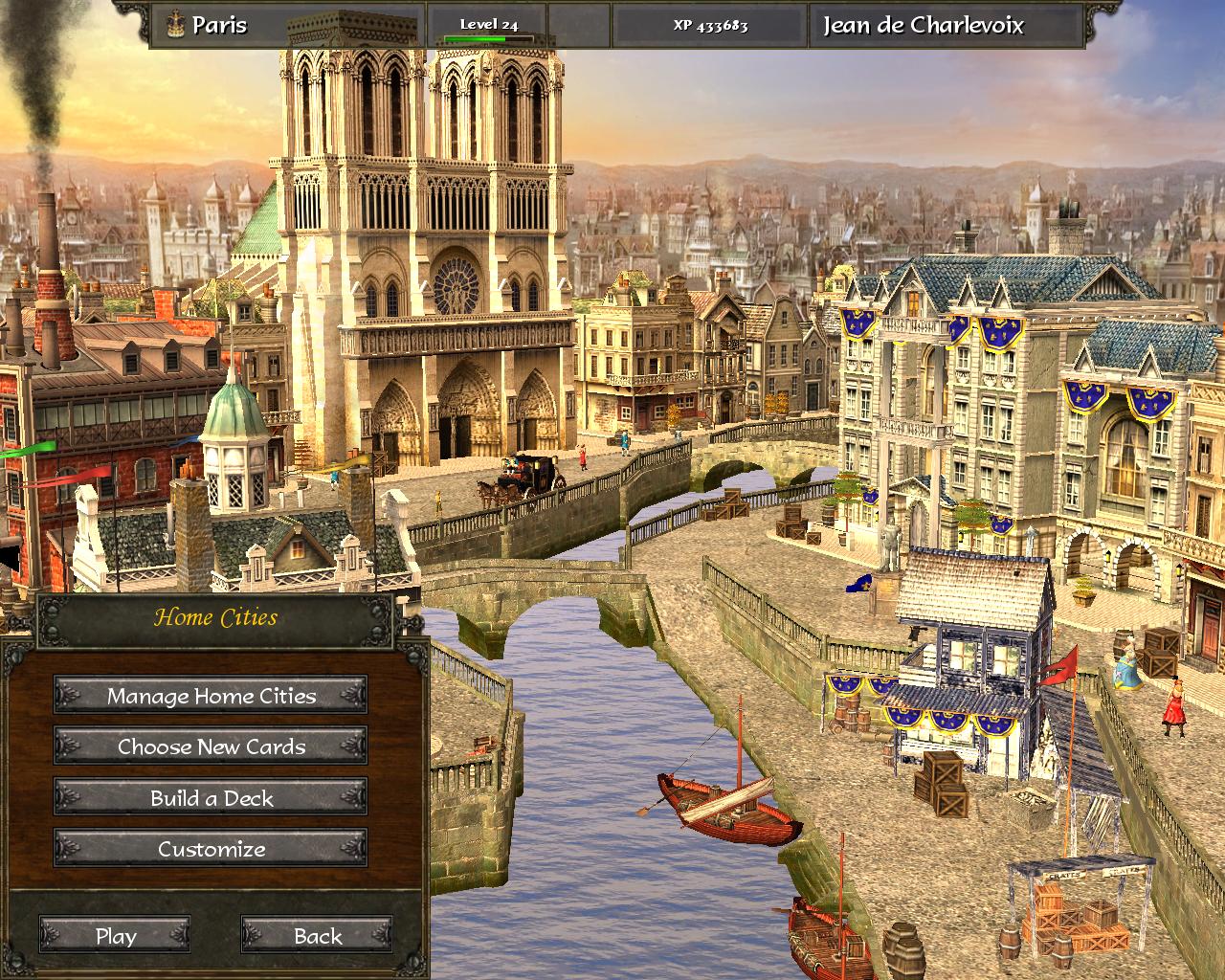
Task: Click the Customize button
Action: click(211, 849)
